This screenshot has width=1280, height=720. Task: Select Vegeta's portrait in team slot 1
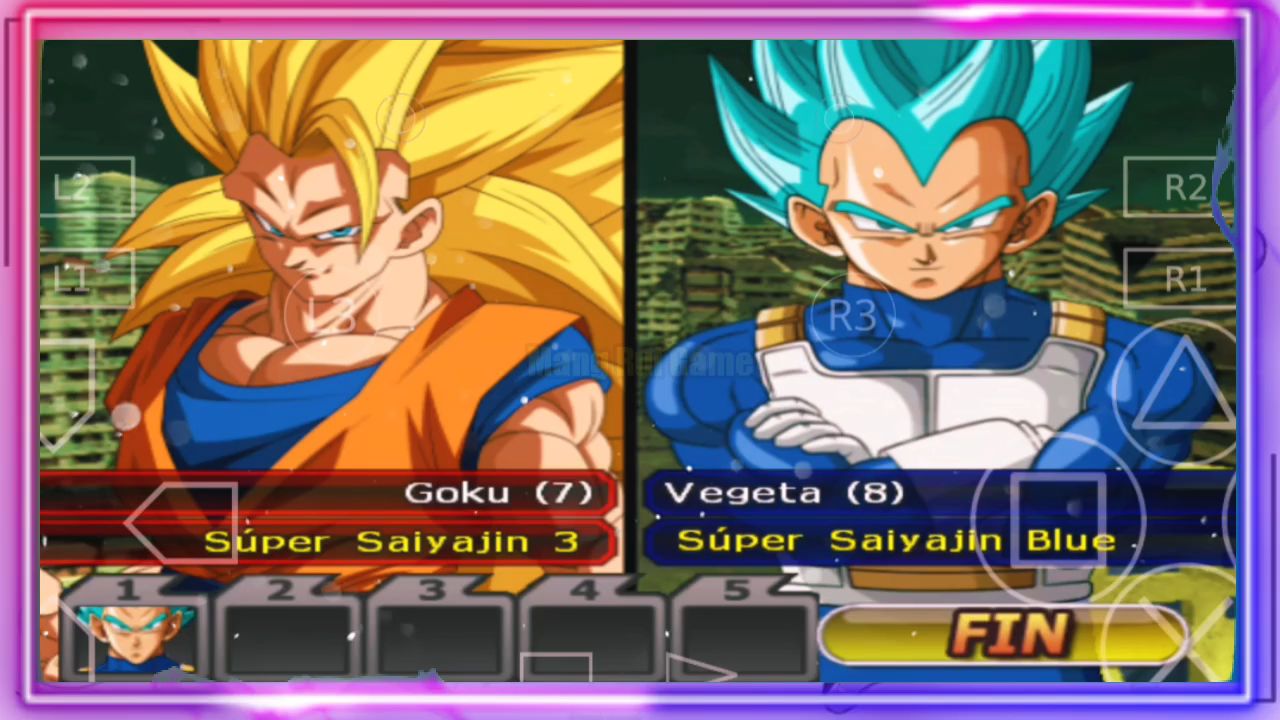[x=134, y=637]
